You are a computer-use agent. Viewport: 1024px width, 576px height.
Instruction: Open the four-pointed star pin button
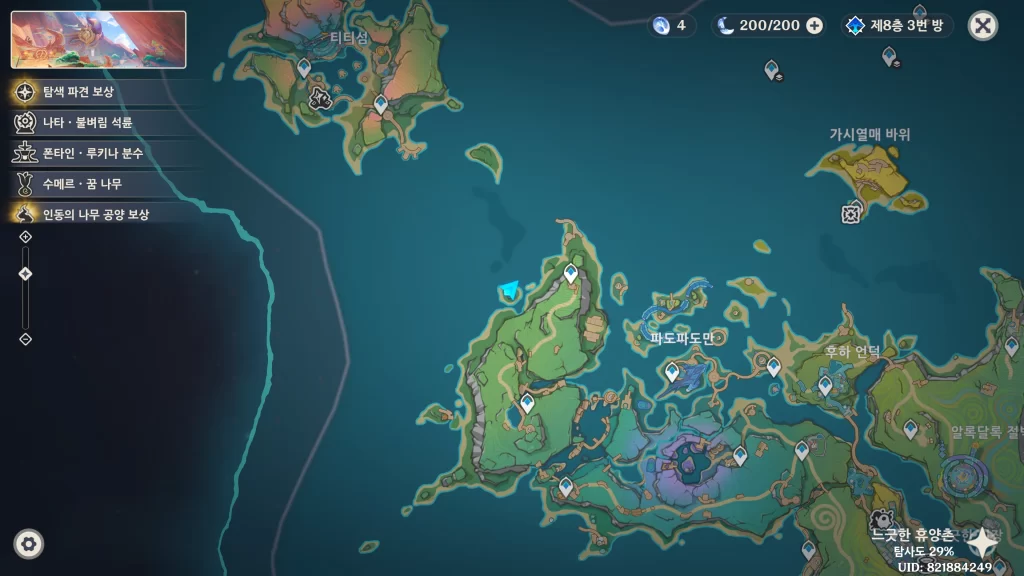(x=984, y=541)
